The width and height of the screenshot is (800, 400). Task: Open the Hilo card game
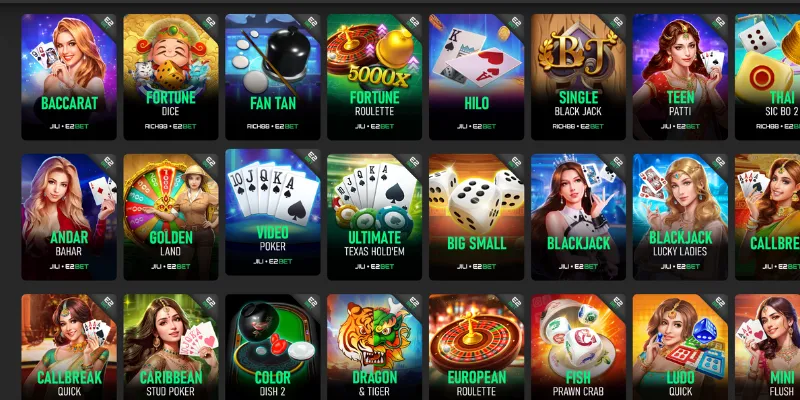476,75
